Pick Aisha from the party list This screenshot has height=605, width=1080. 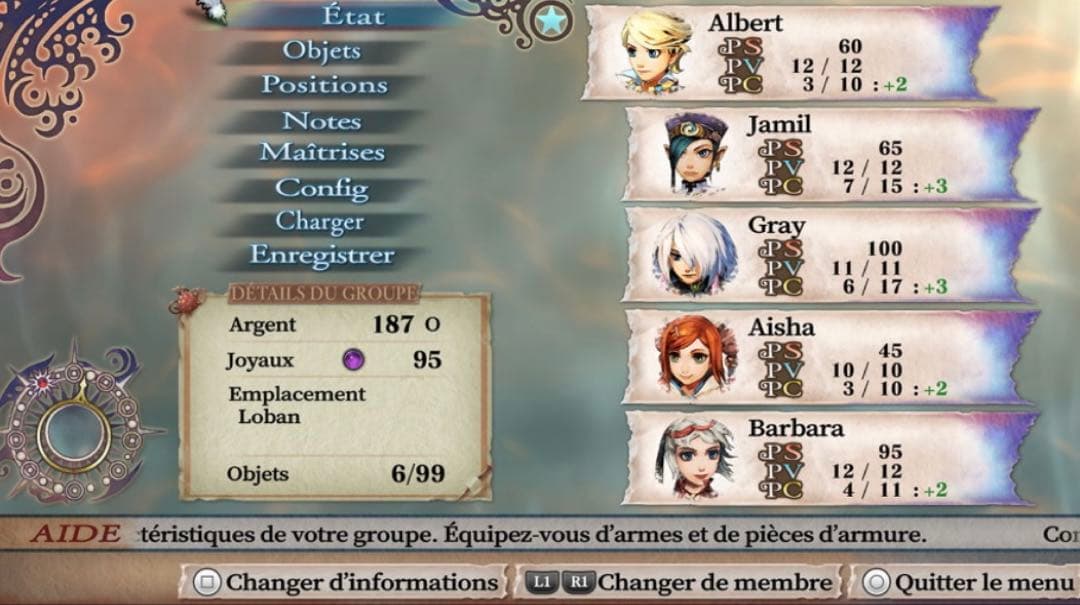click(x=828, y=358)
